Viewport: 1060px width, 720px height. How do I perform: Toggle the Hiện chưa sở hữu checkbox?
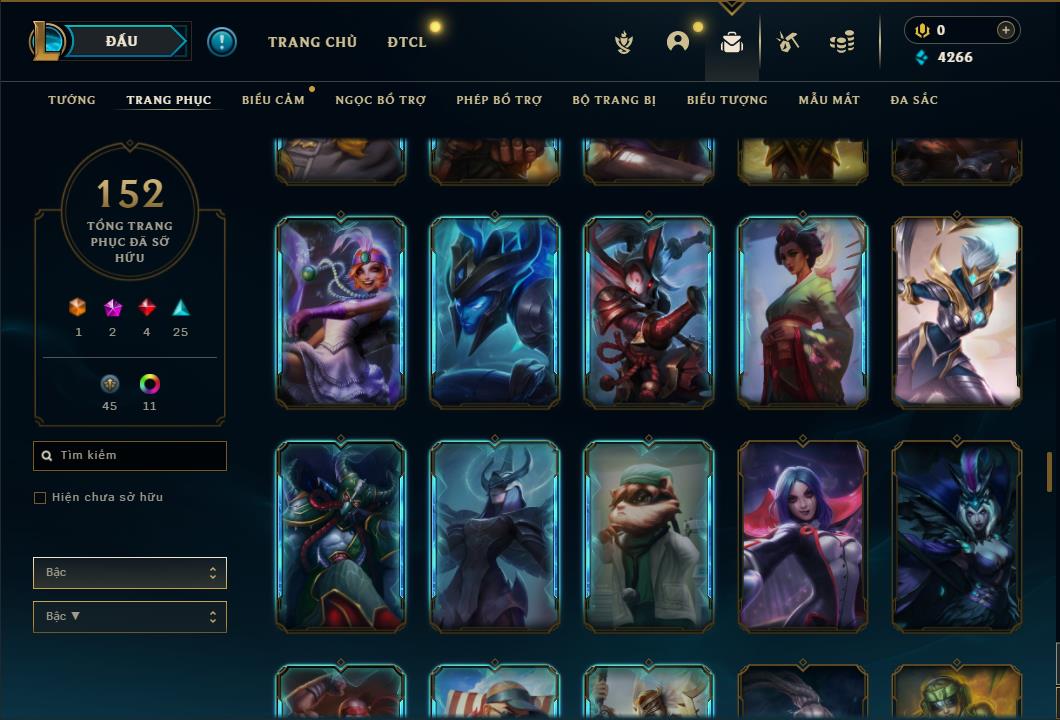(40, 498)
